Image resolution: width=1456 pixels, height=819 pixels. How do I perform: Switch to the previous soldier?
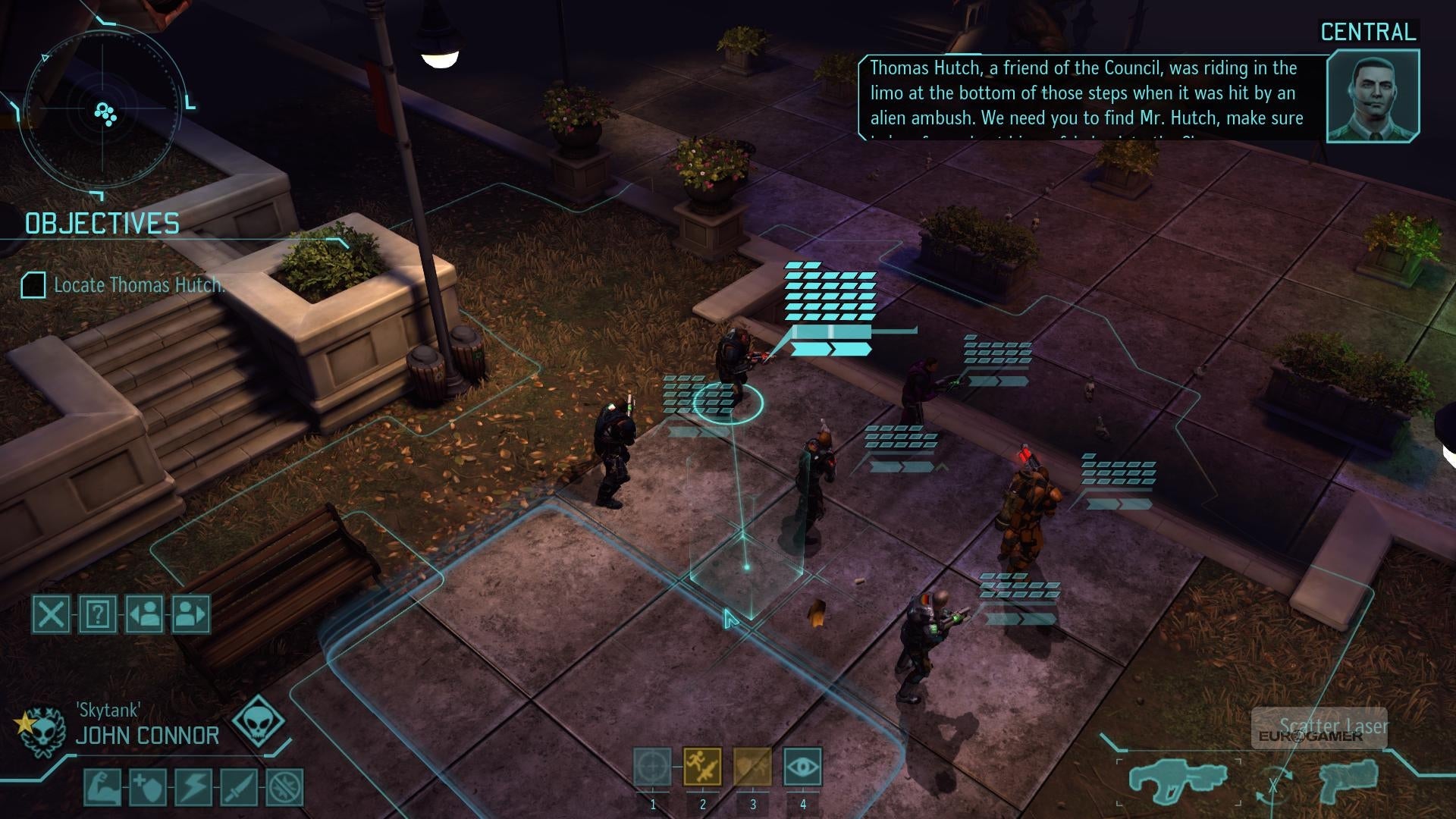(144, 613)
